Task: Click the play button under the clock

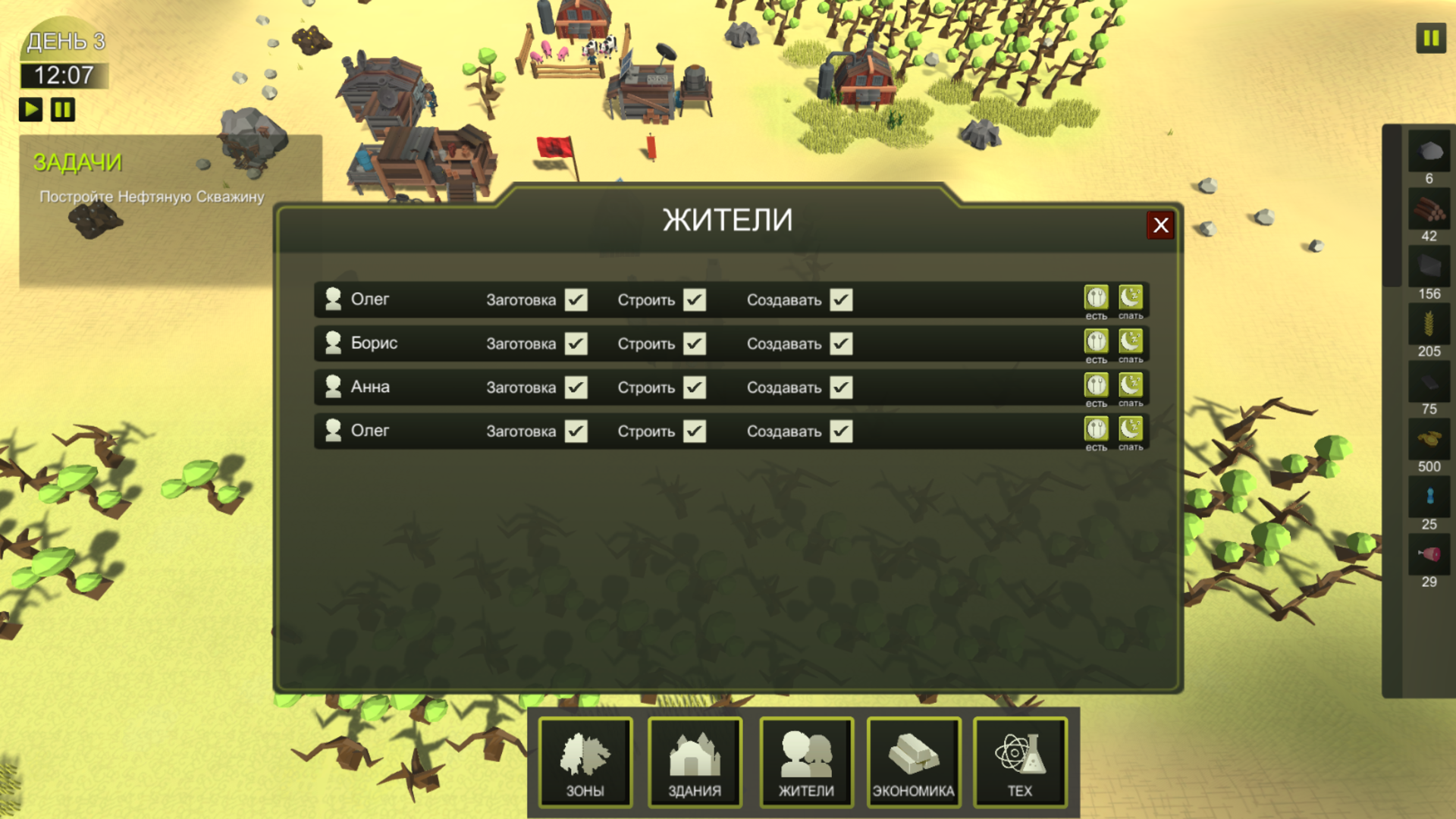Action: coord(31,108)
